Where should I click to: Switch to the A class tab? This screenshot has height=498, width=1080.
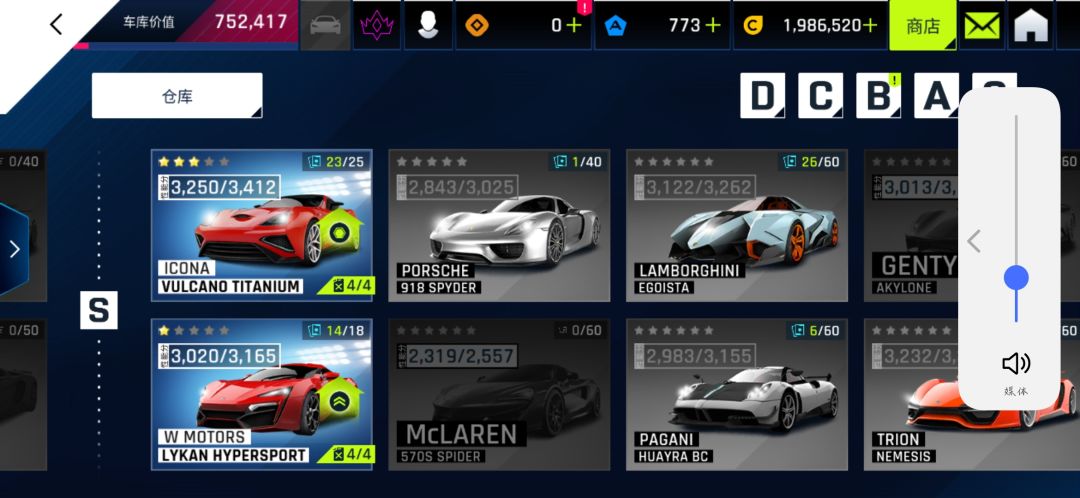coord(936,96)
